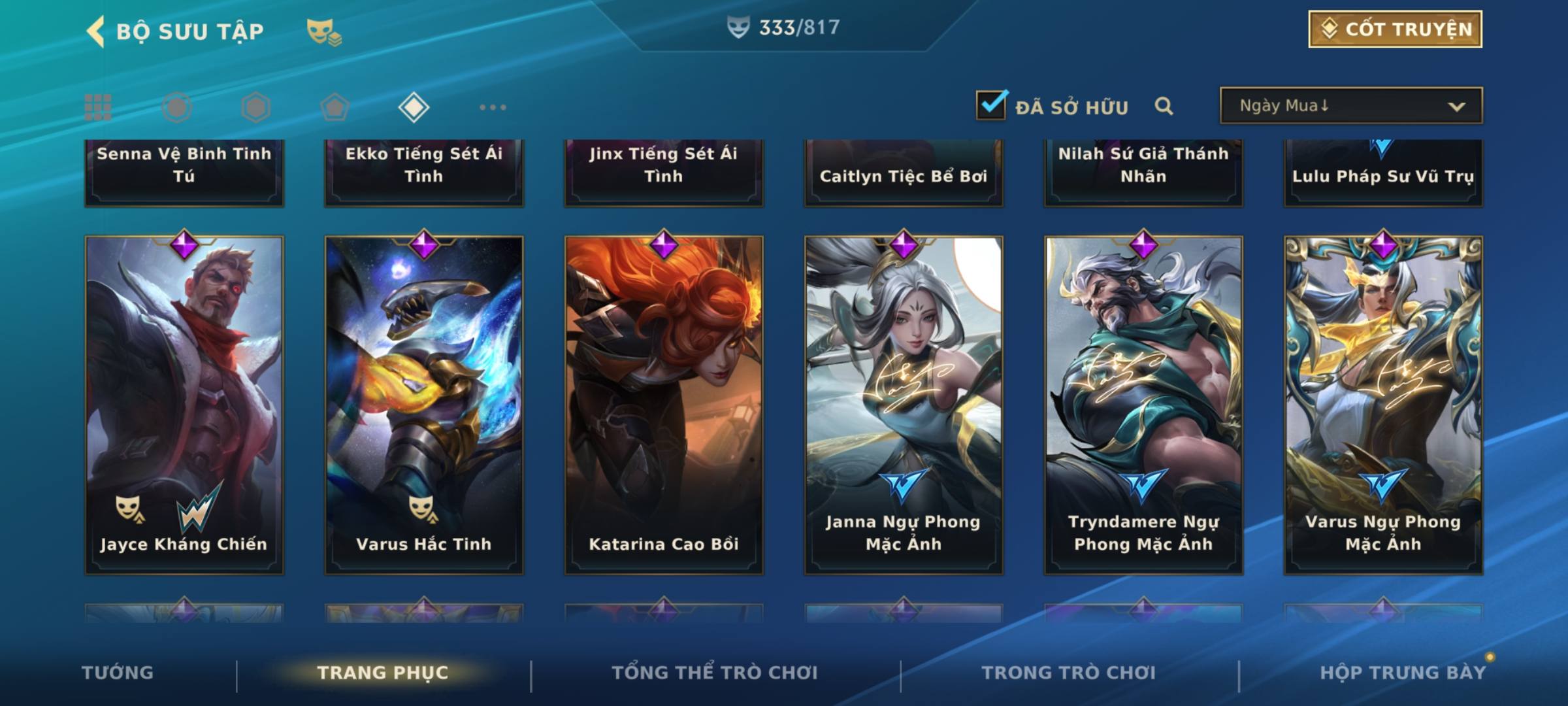Viewport: 1568px width, 706px height.
Task: Select the Jayce Kháng Chiến skin card
Action: (x=184, y=405)
